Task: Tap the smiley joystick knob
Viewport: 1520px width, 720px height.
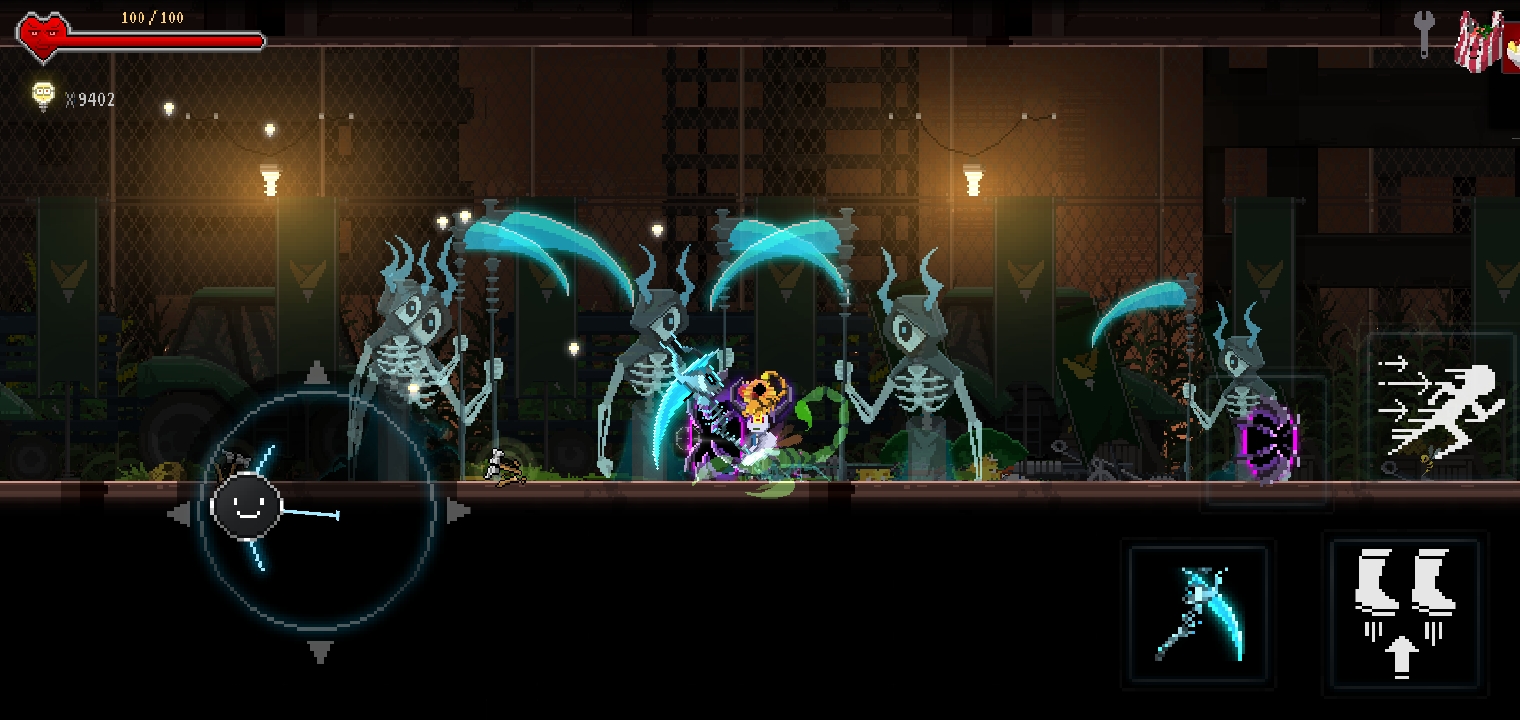Action: point(246,506)
